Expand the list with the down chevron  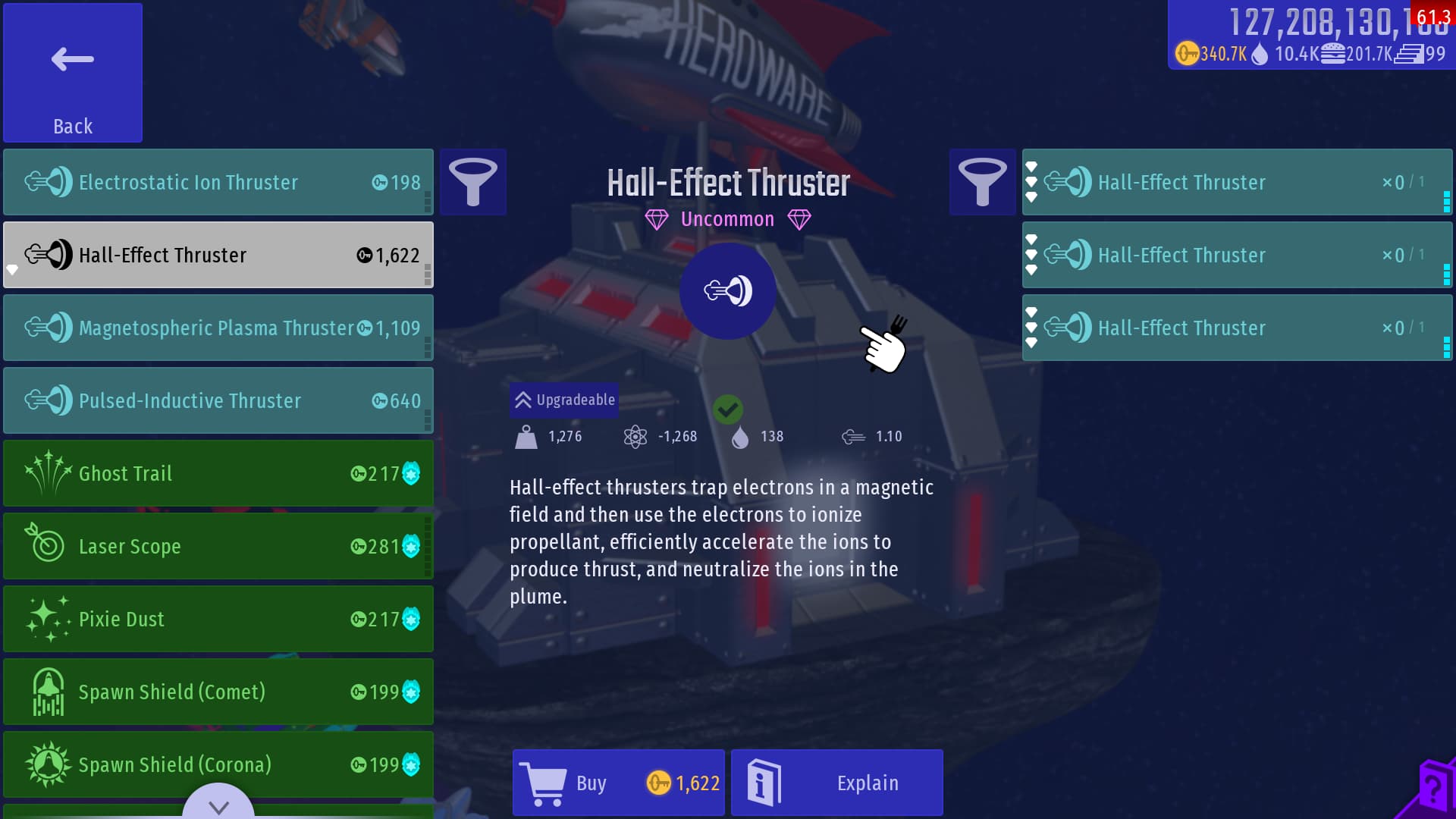pos(218,805)
